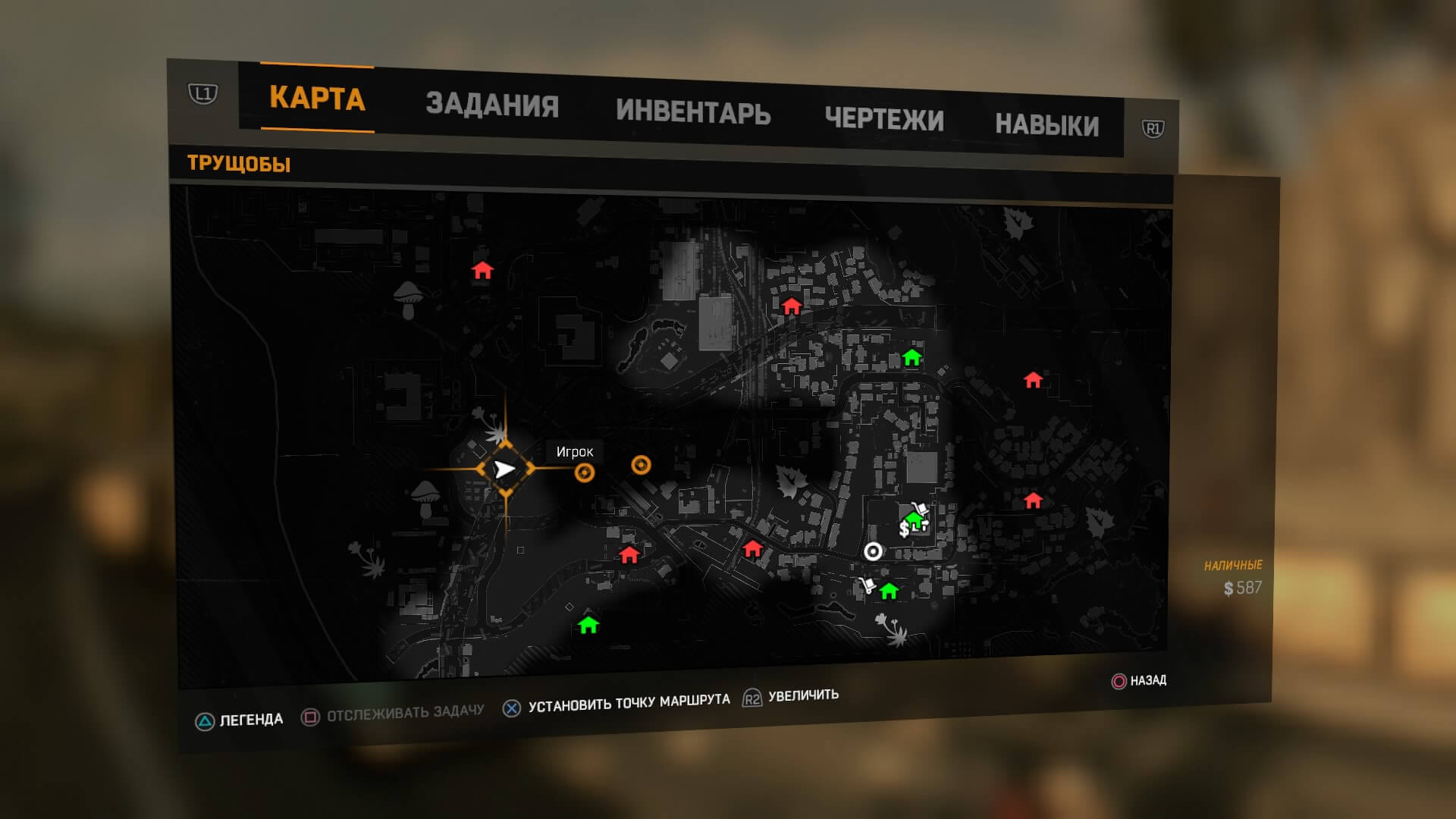Enable a waypoint with УСТАНОВИТЬ ТОЧКУ МАРШРУТА
The image size is (1456, 819).
tap(630, 702)
